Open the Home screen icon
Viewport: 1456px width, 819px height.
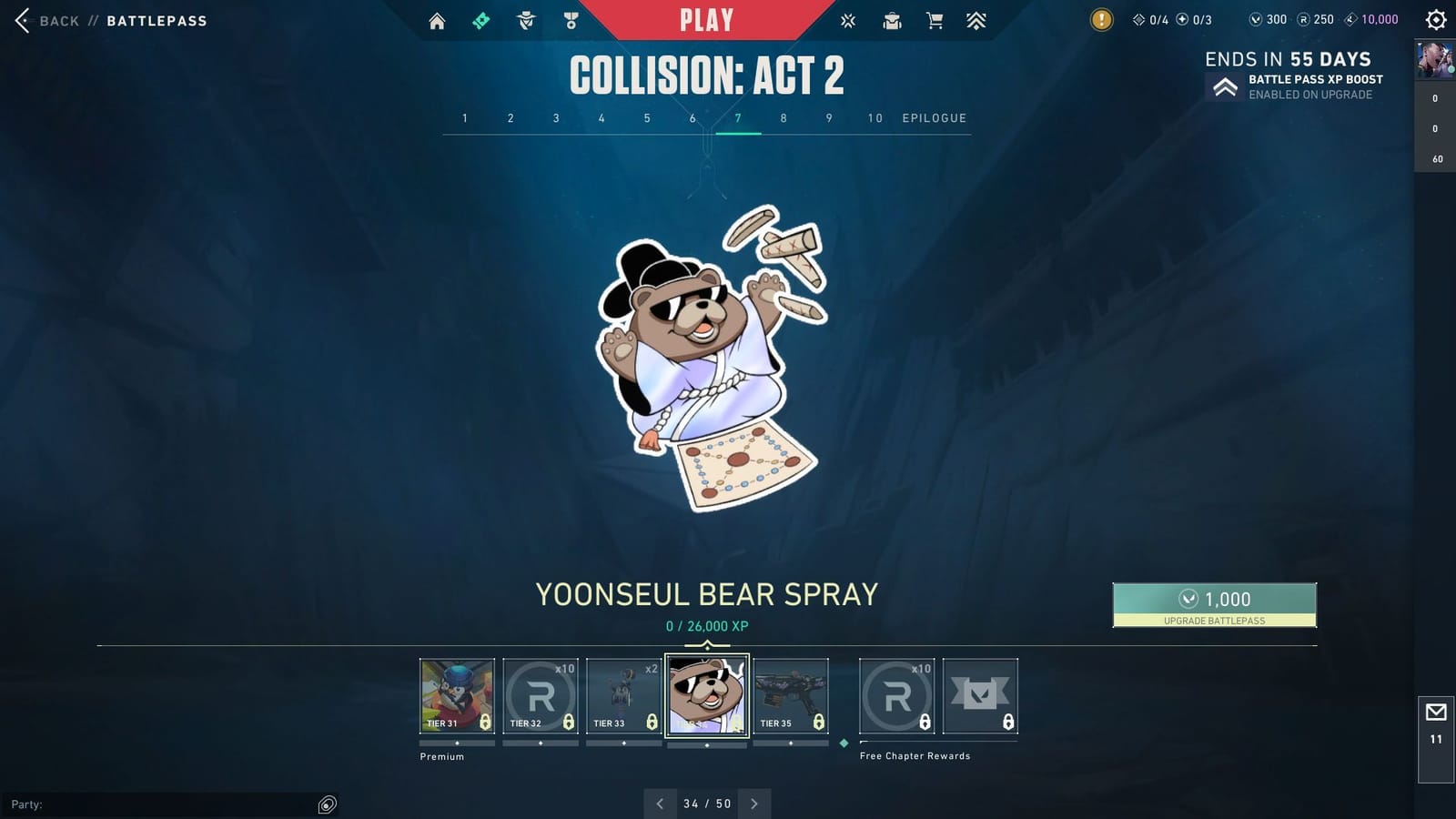tap(436, 19)
